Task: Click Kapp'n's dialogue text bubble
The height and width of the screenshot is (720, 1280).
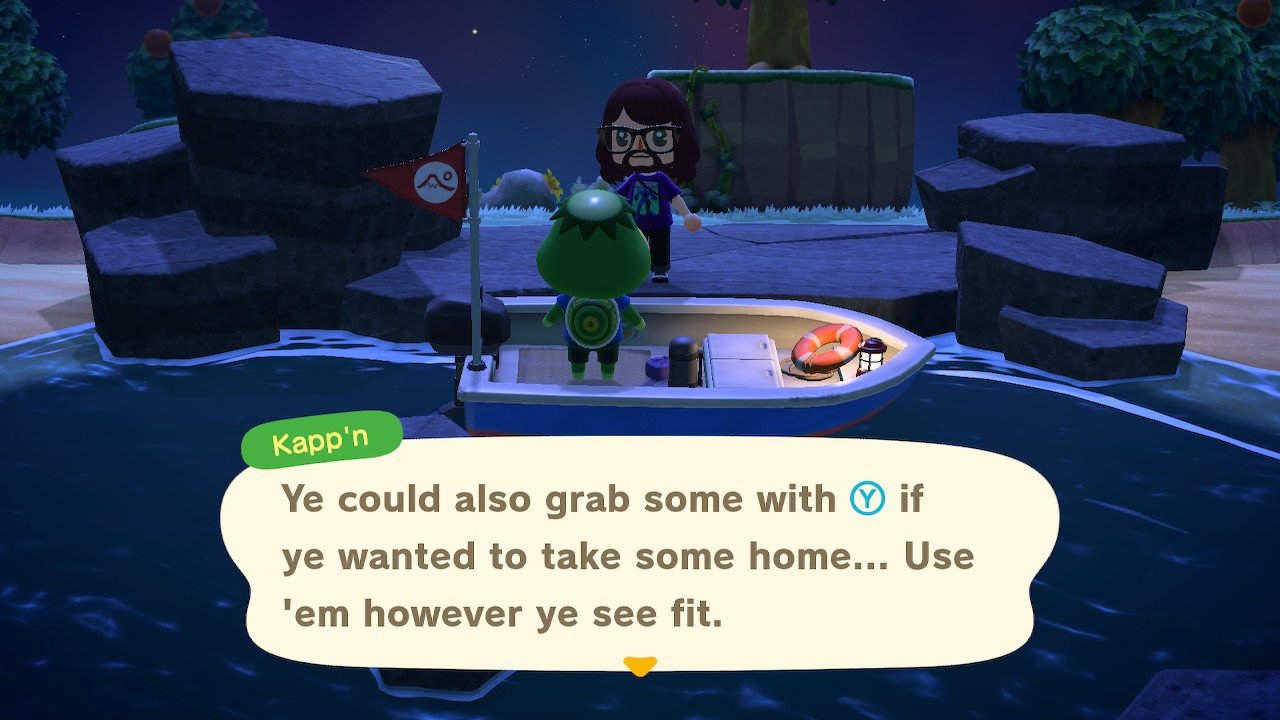Action: click(638, 555)
